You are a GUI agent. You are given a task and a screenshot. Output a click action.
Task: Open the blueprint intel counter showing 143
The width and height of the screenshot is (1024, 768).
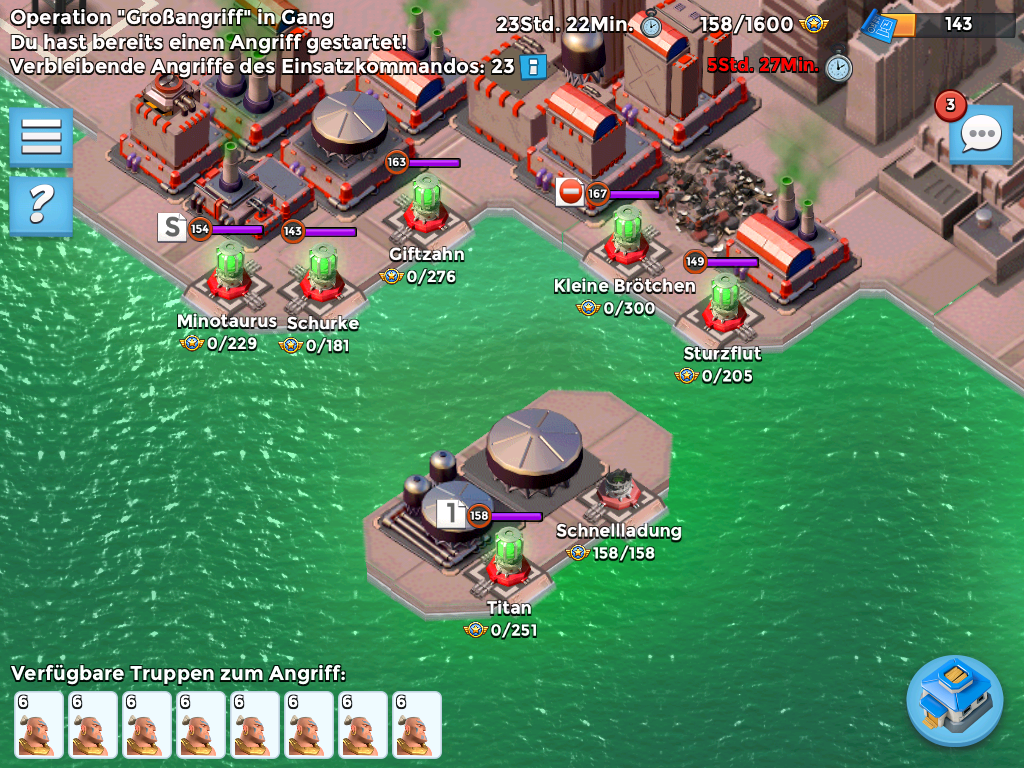click(940, 25)
